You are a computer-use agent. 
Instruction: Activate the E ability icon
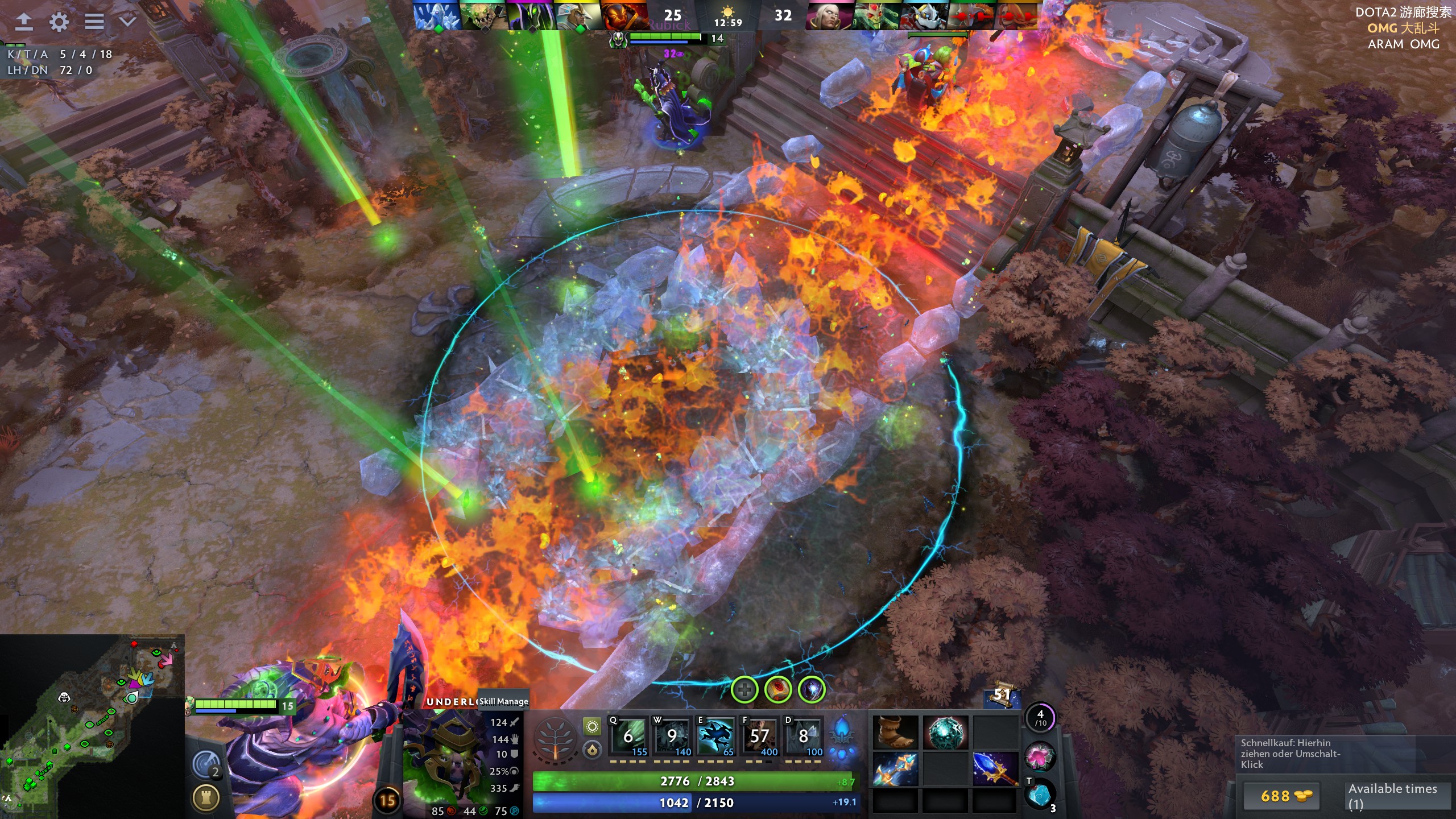pyautogui.click(x=715, y=737)
